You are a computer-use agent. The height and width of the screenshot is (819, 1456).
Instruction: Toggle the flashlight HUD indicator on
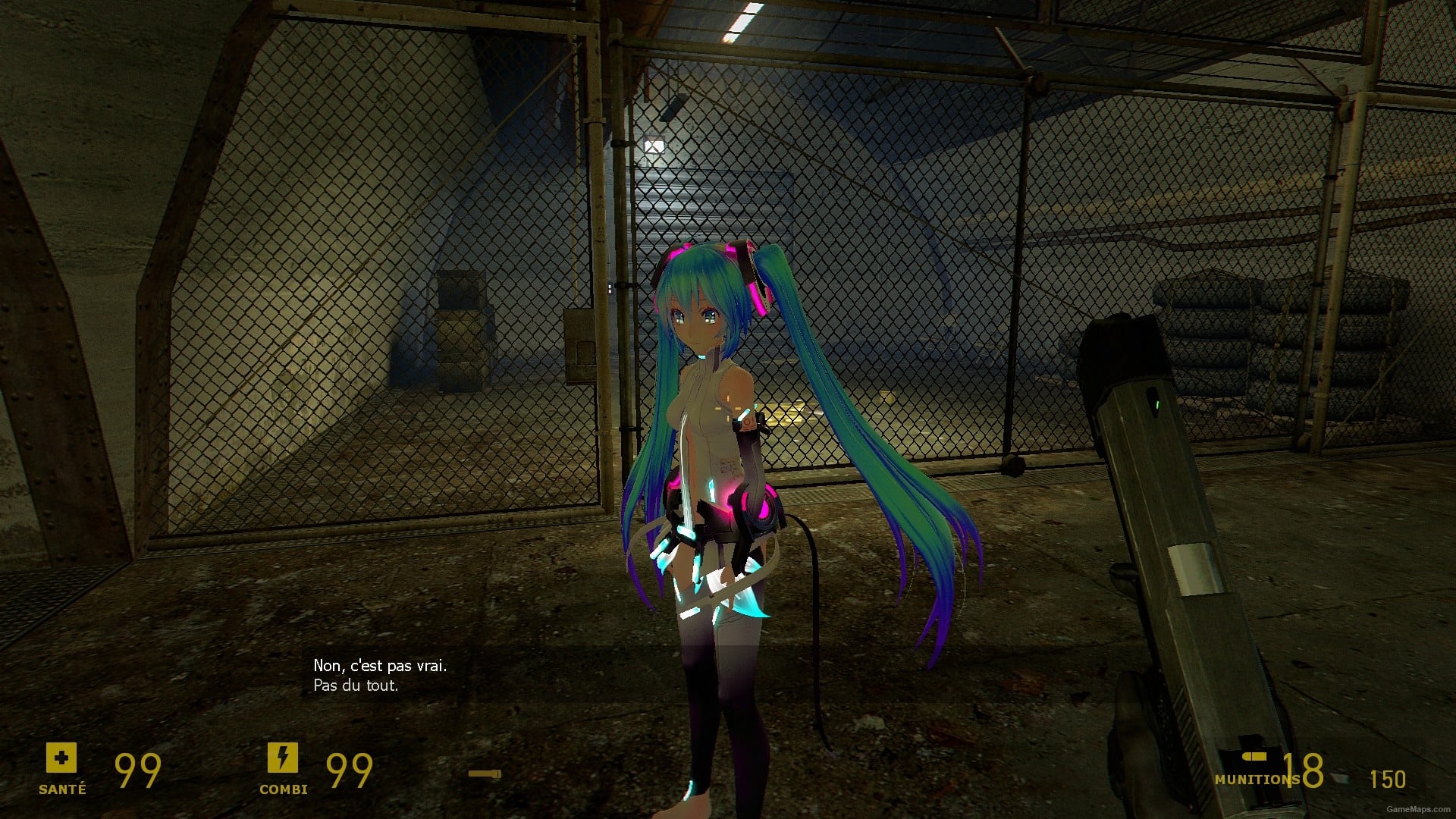pos(485,775)
